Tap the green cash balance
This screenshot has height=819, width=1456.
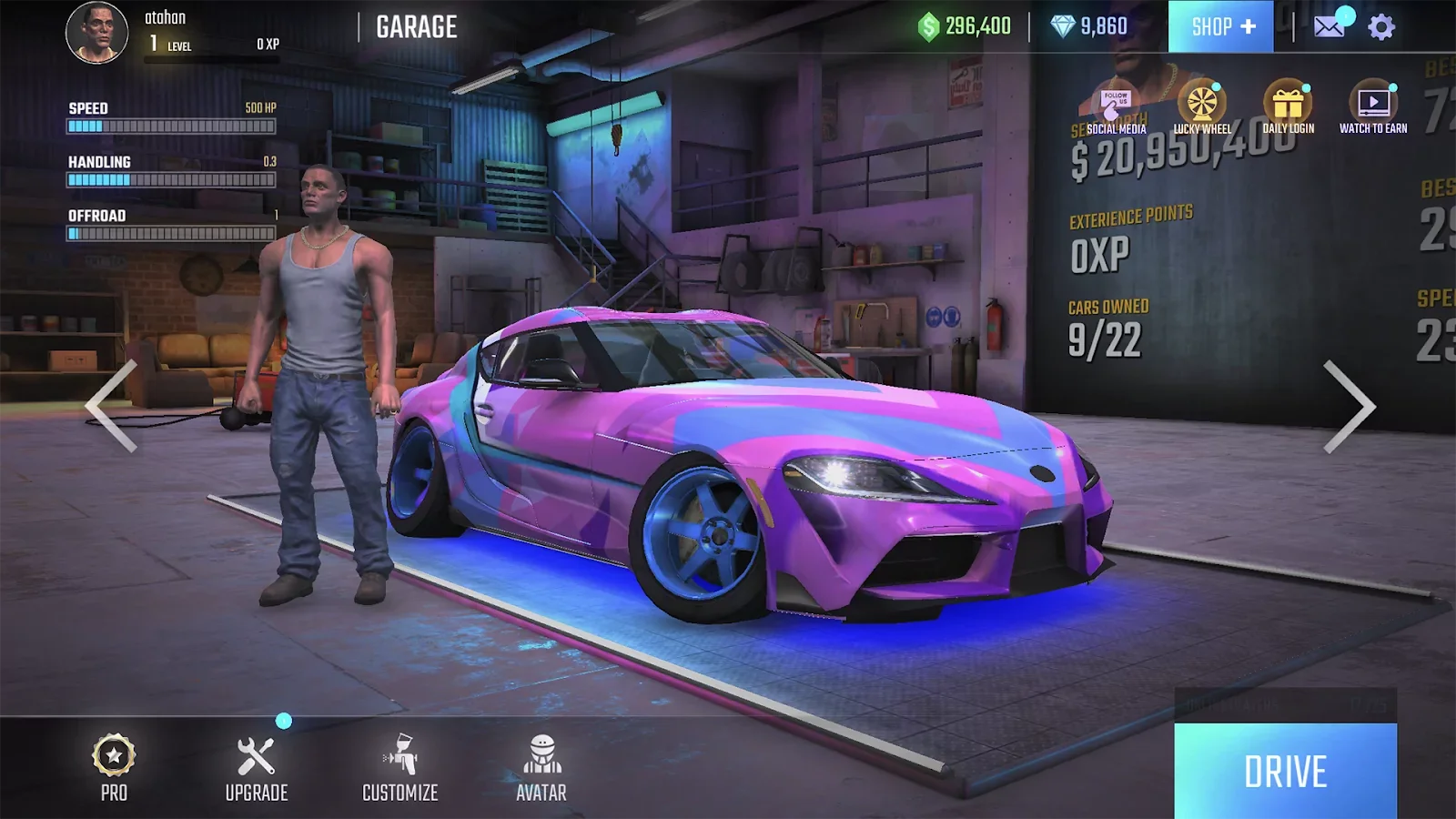[x=965, y=26]
